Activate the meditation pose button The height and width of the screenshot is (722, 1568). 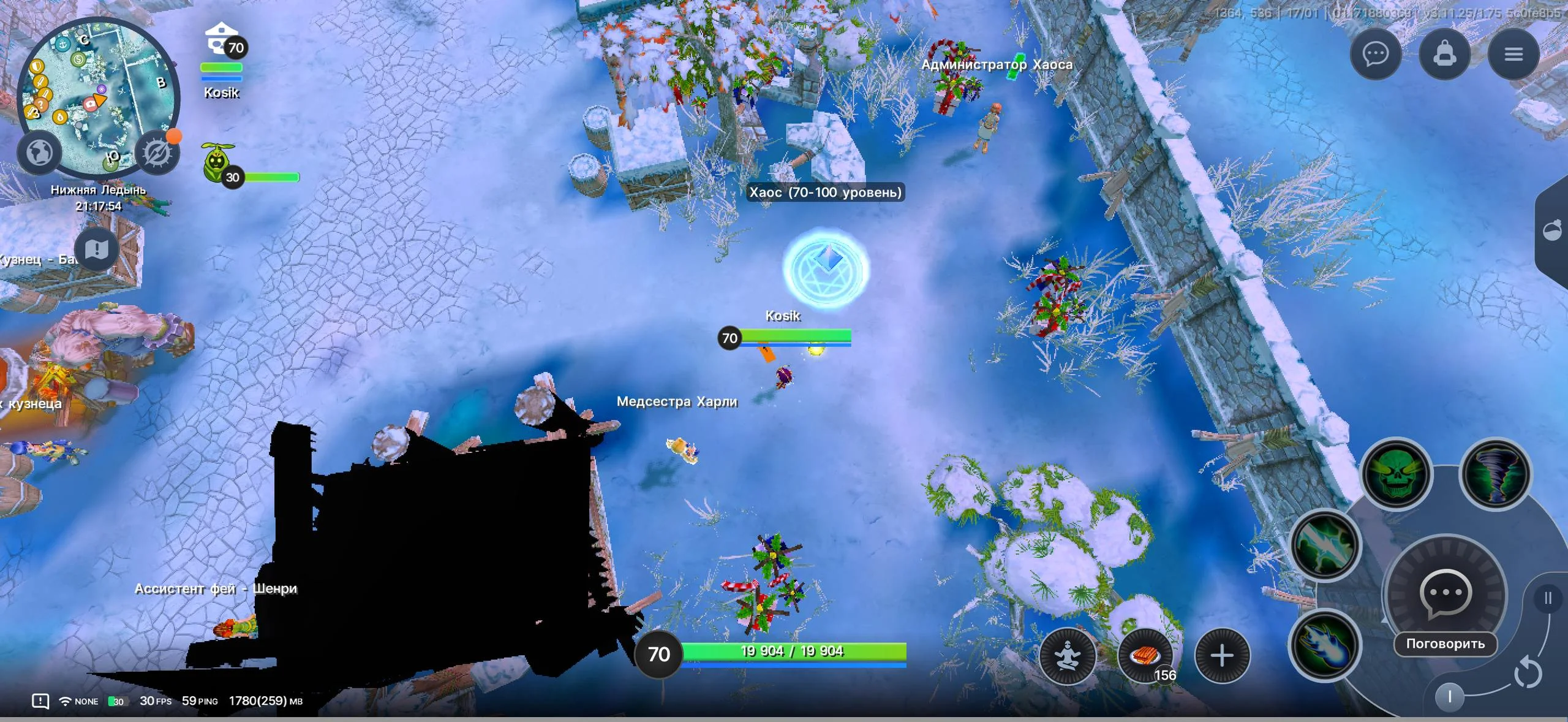click(x=1068, y=655)
